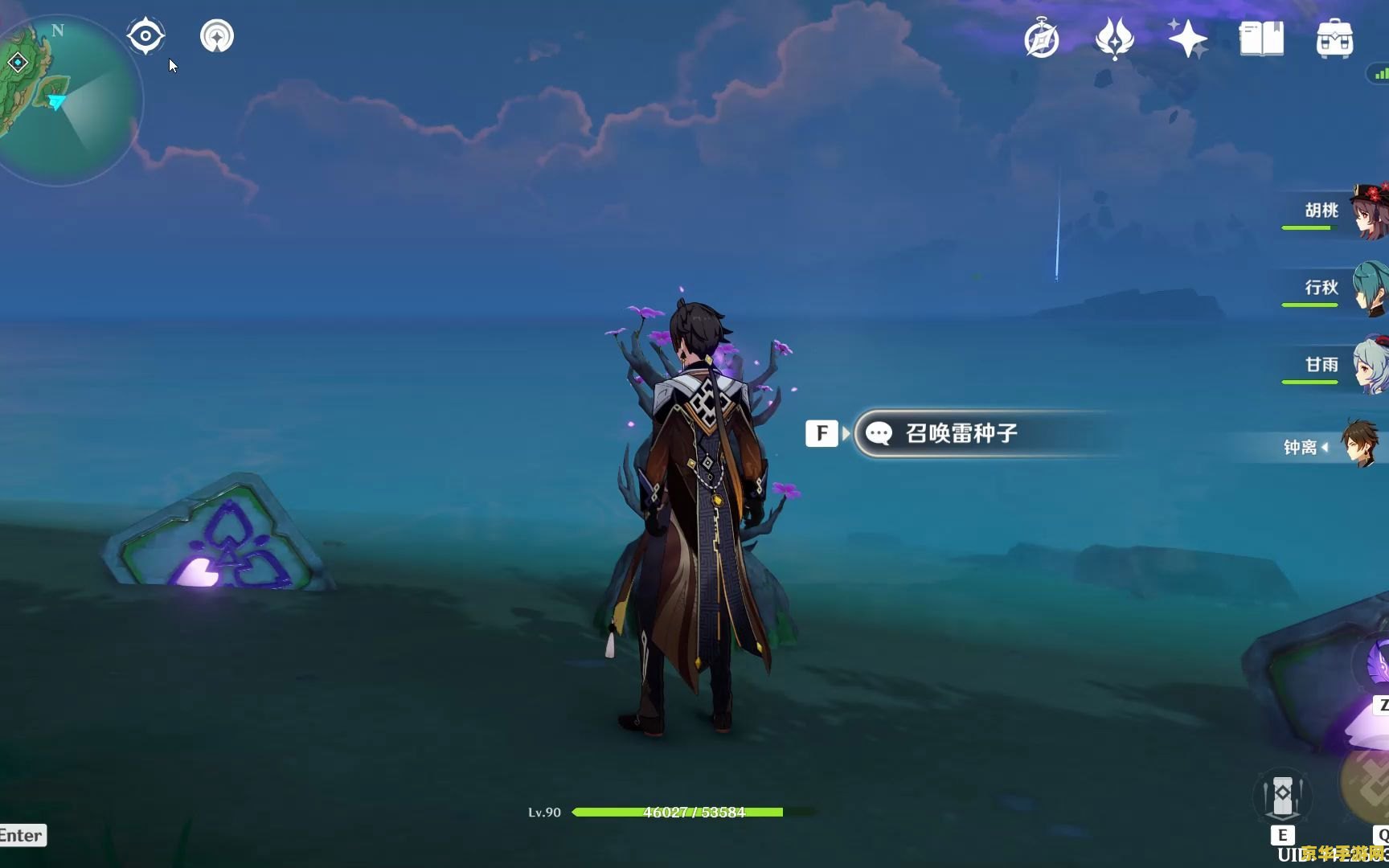This screenshot has width=1389, height=868.
Task: Open the events flame-crest icon
Action: click(x=1114, y=39)
